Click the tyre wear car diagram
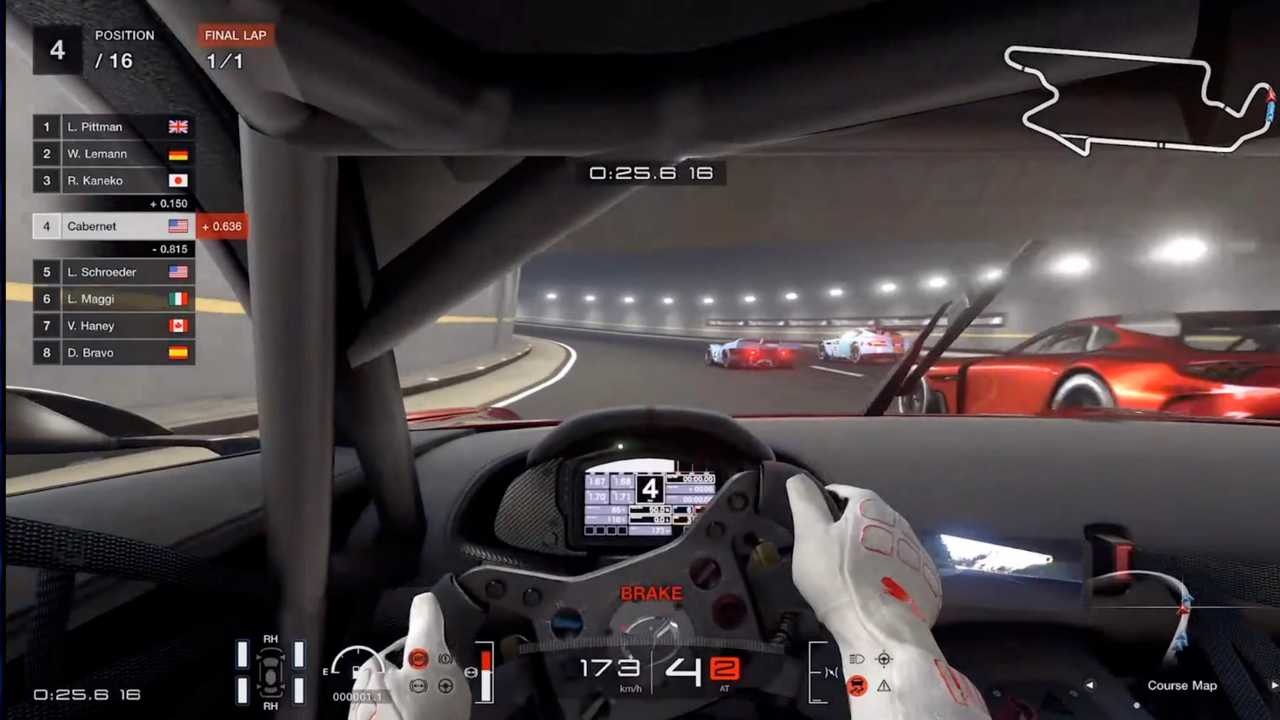Screen dimensions: 1280x720 270,672
